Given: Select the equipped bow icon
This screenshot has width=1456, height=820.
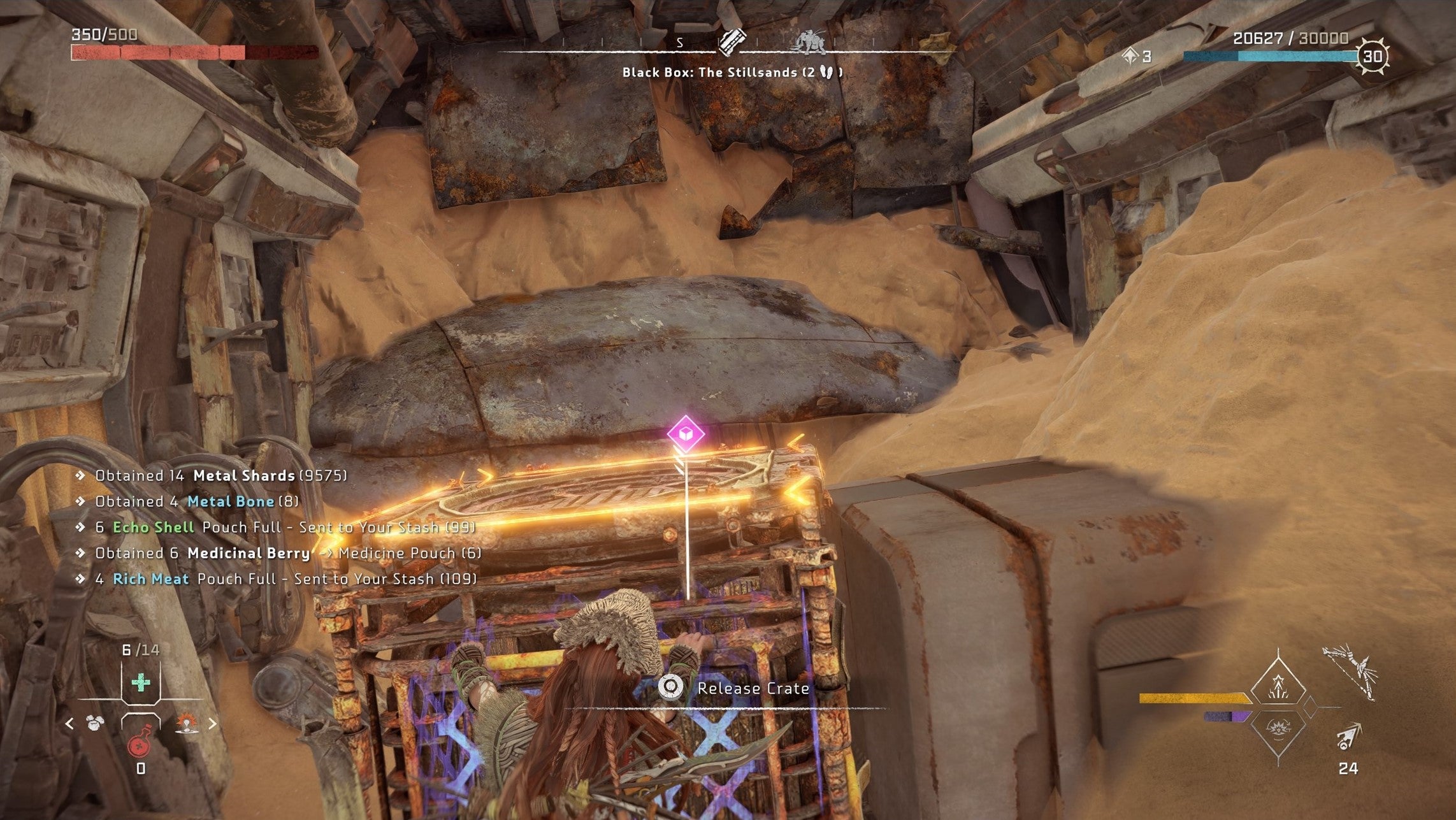Looking at the screenshot, I should pyautogui.click(x=1349, y=673).
